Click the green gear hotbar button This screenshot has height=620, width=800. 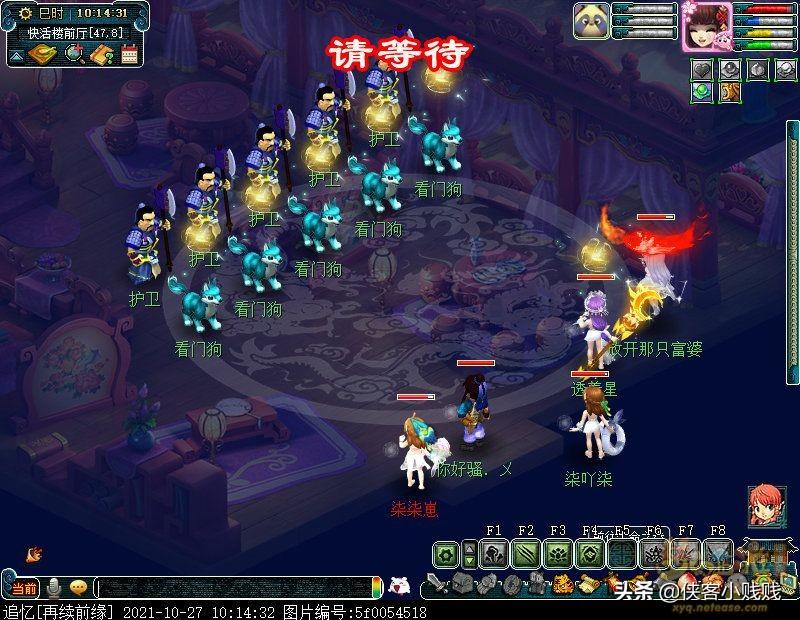(446, 553)
